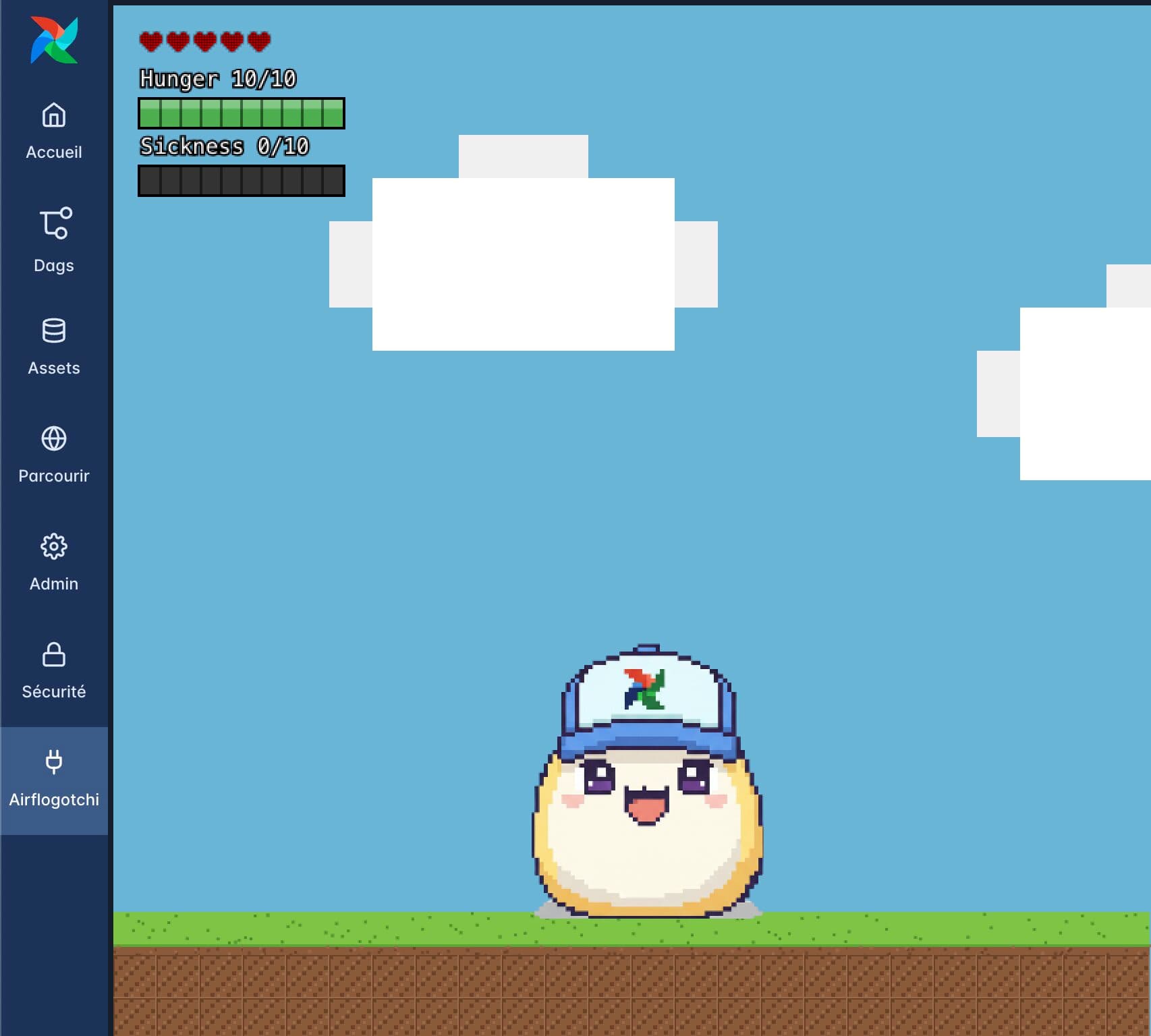This screenshot has height=1036, width=1151.
Task: Click the first red heart in the health row
Action: coord(150,42)
